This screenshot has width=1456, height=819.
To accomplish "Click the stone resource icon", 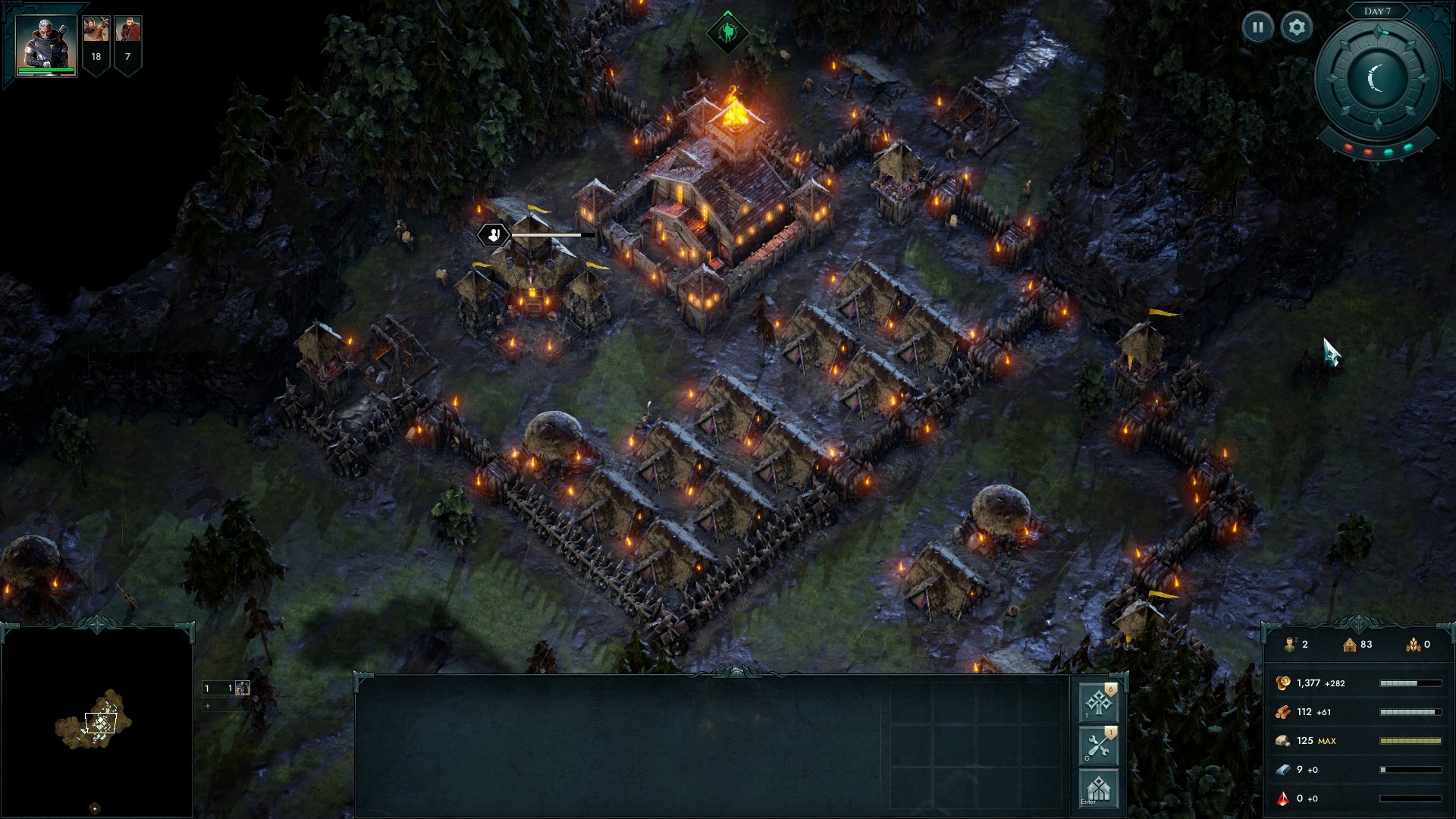I will (x=1283, y=741).
